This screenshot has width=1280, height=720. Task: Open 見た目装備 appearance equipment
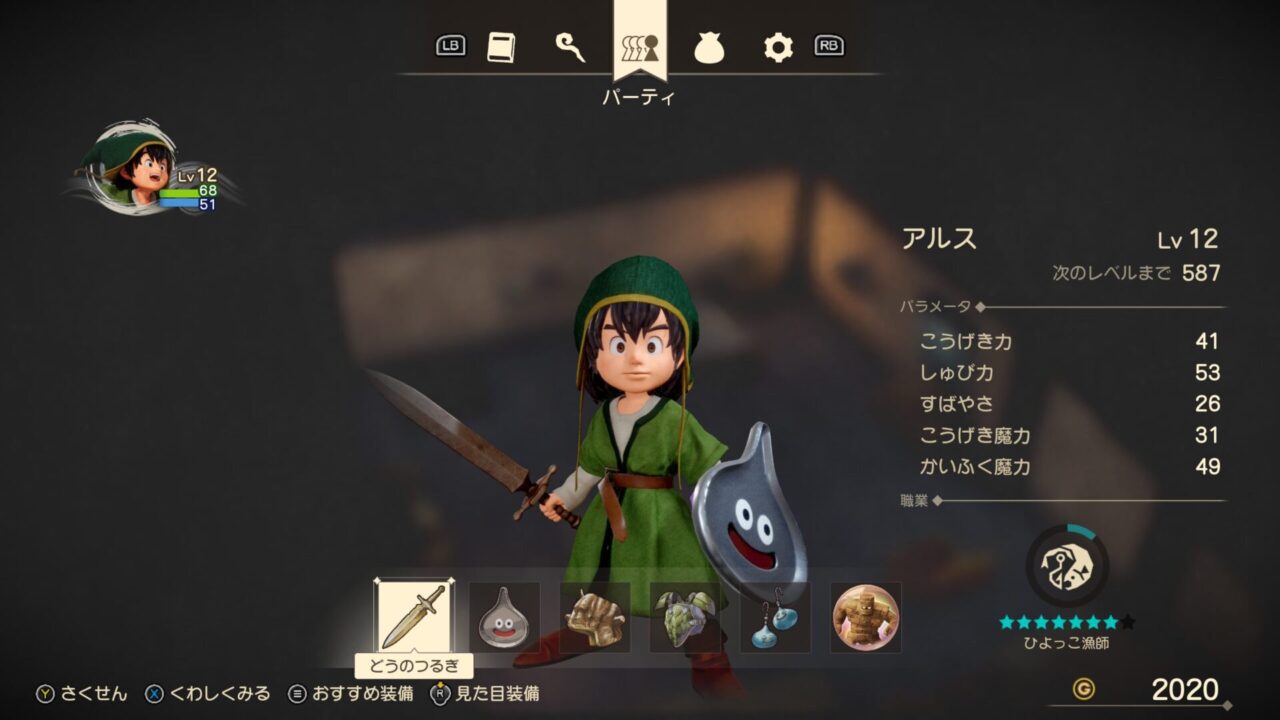pyautogui.click(x=485, y=694)
